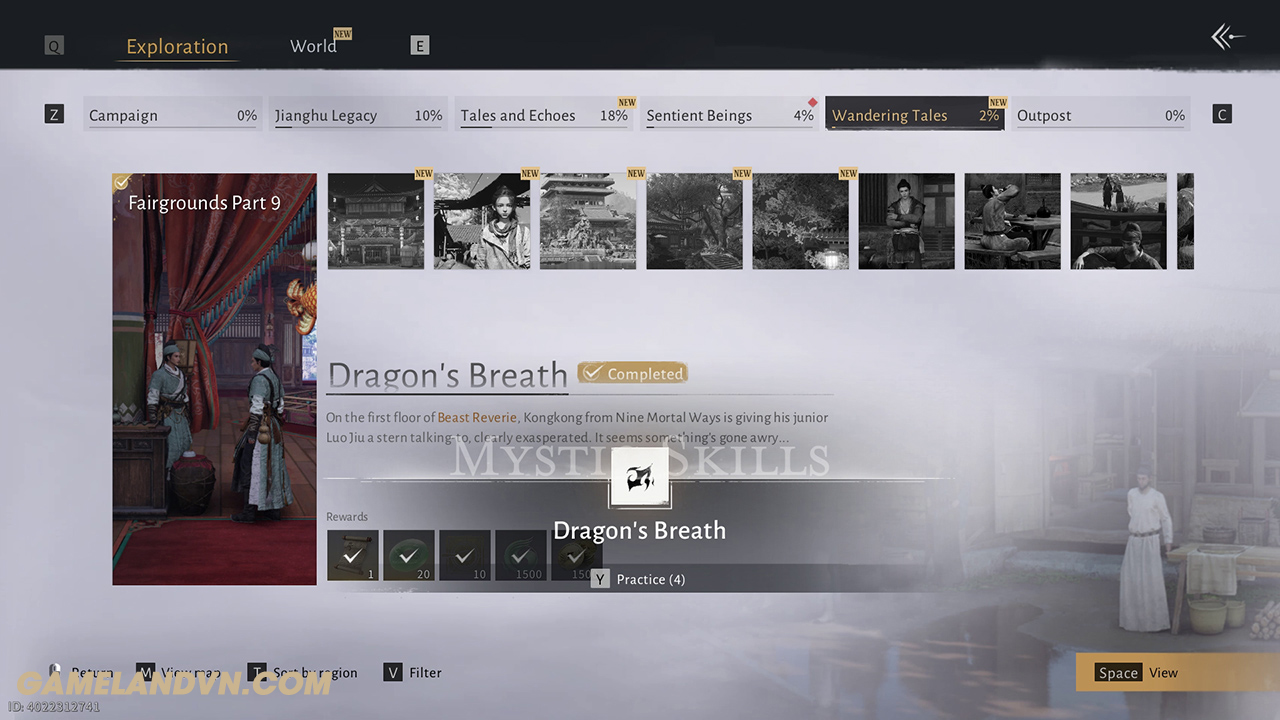
Task: Click the scroll reward icon
Action: pyautogui.click(x=352, y=555)
